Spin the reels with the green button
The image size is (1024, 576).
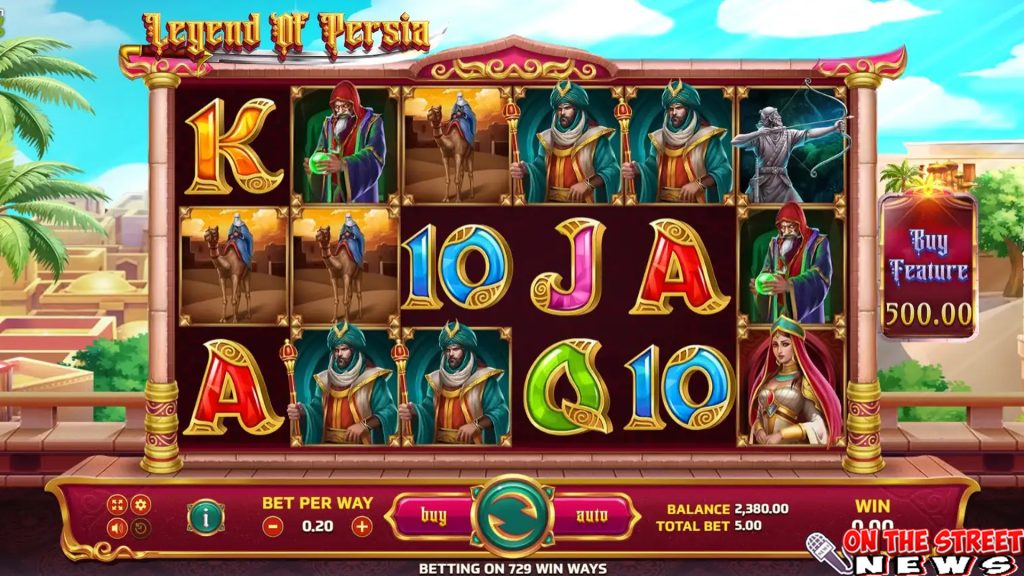tap(513, 515)
